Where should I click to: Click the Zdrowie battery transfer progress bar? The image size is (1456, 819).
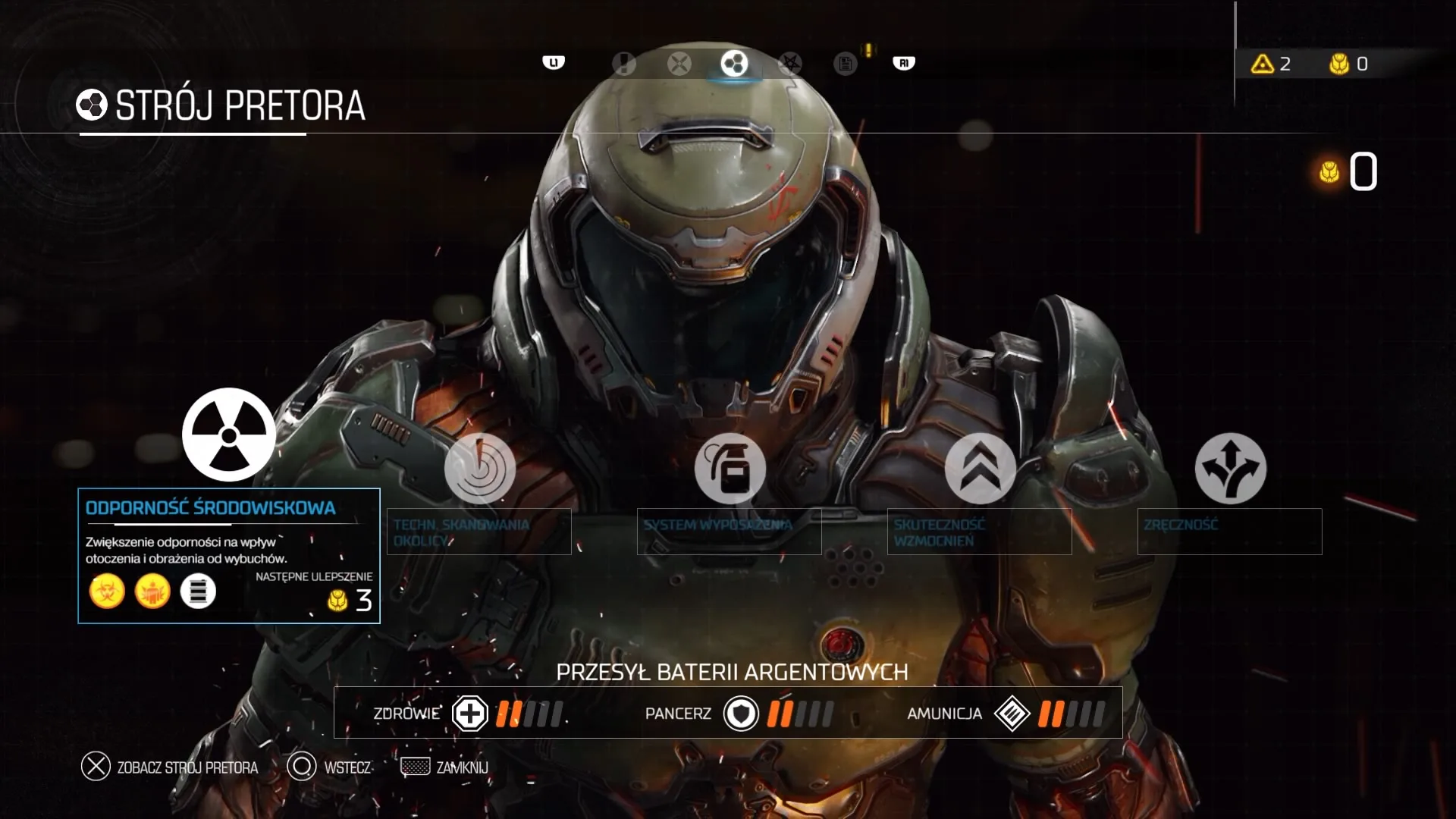(x=527, y=713)
